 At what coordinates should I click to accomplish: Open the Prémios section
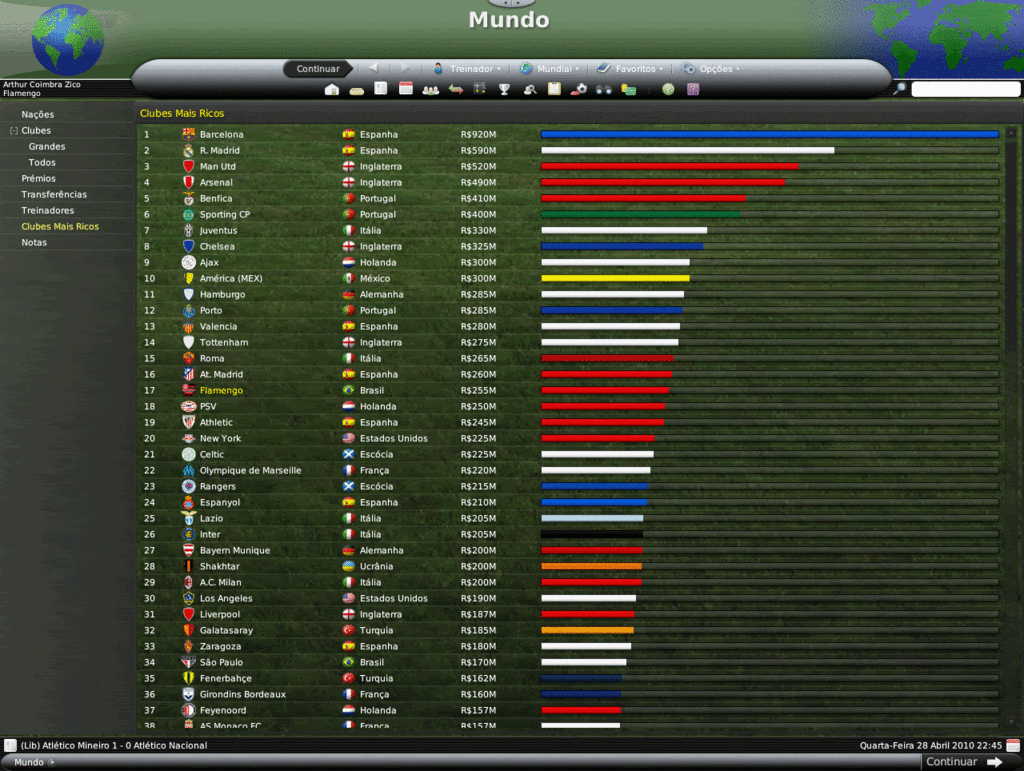(39, 179)
